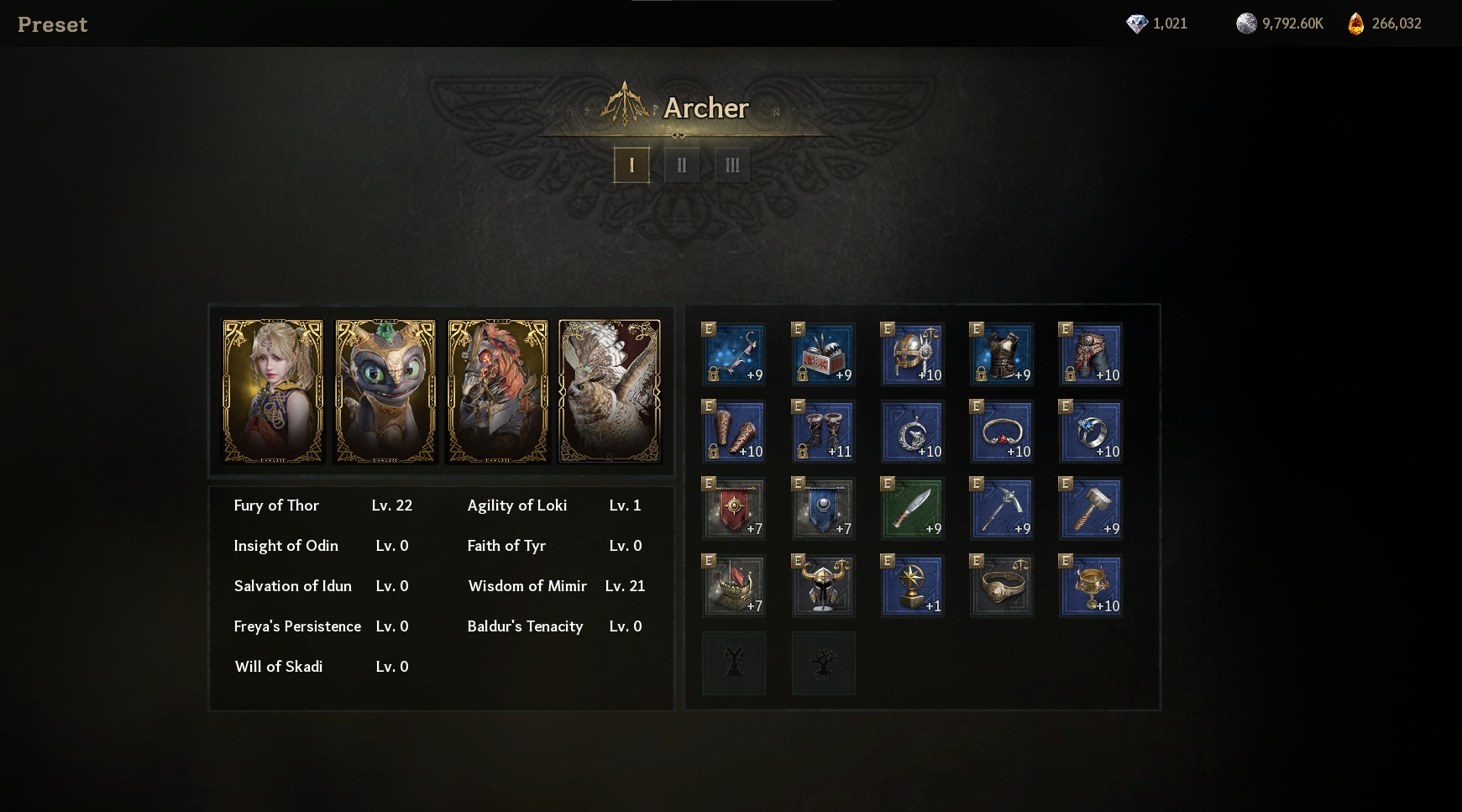Click the +9 knife slot
1462x812 pixels.
tap(913, 509)
